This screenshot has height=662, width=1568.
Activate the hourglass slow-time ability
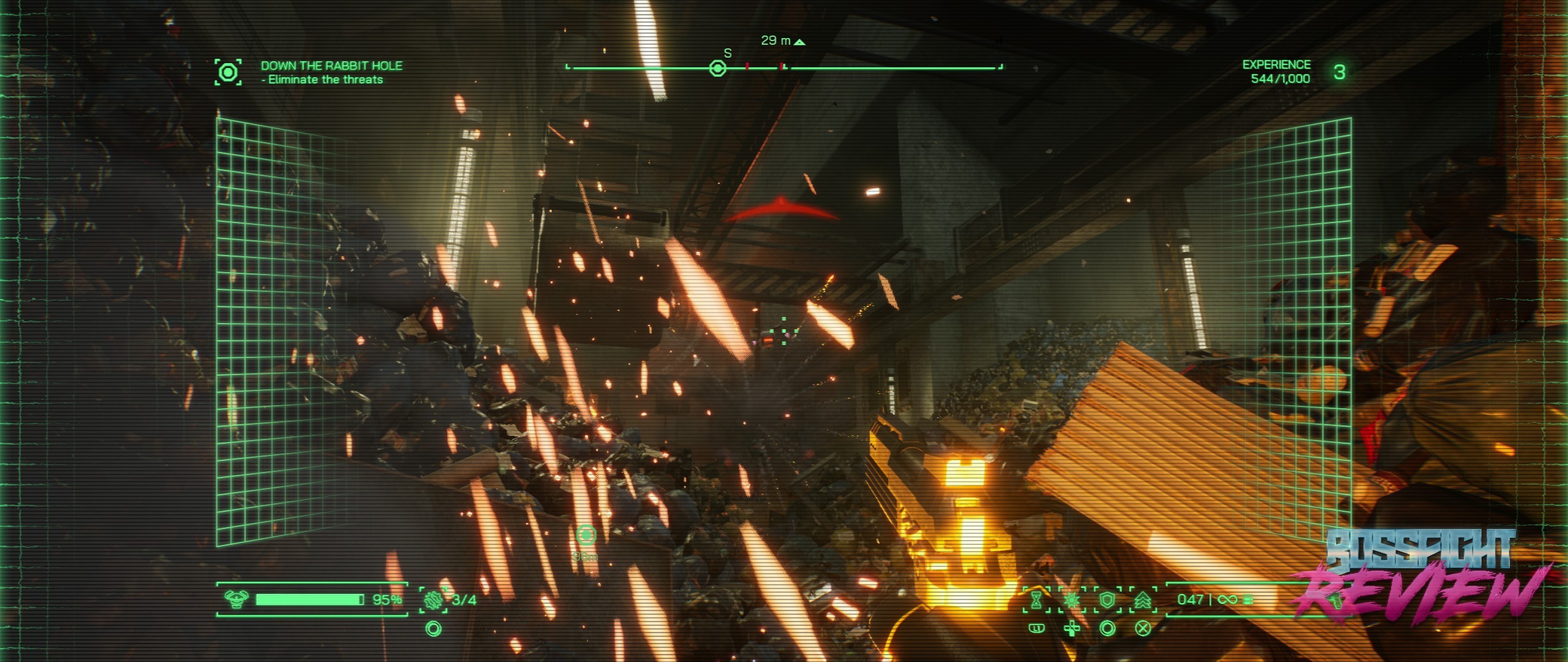[x=1036, y=599]
